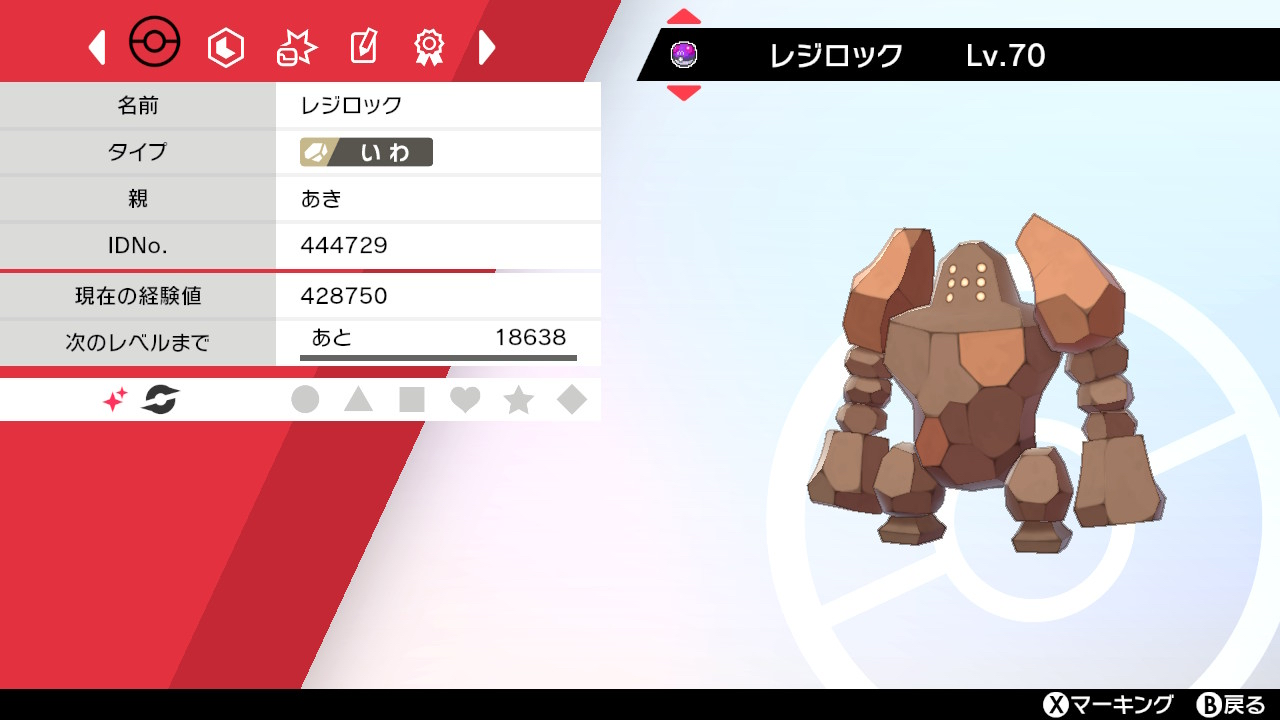Go to next tab with right arrow
The width and height of the screenshot is (1280, 720).
tap(487, 47)
